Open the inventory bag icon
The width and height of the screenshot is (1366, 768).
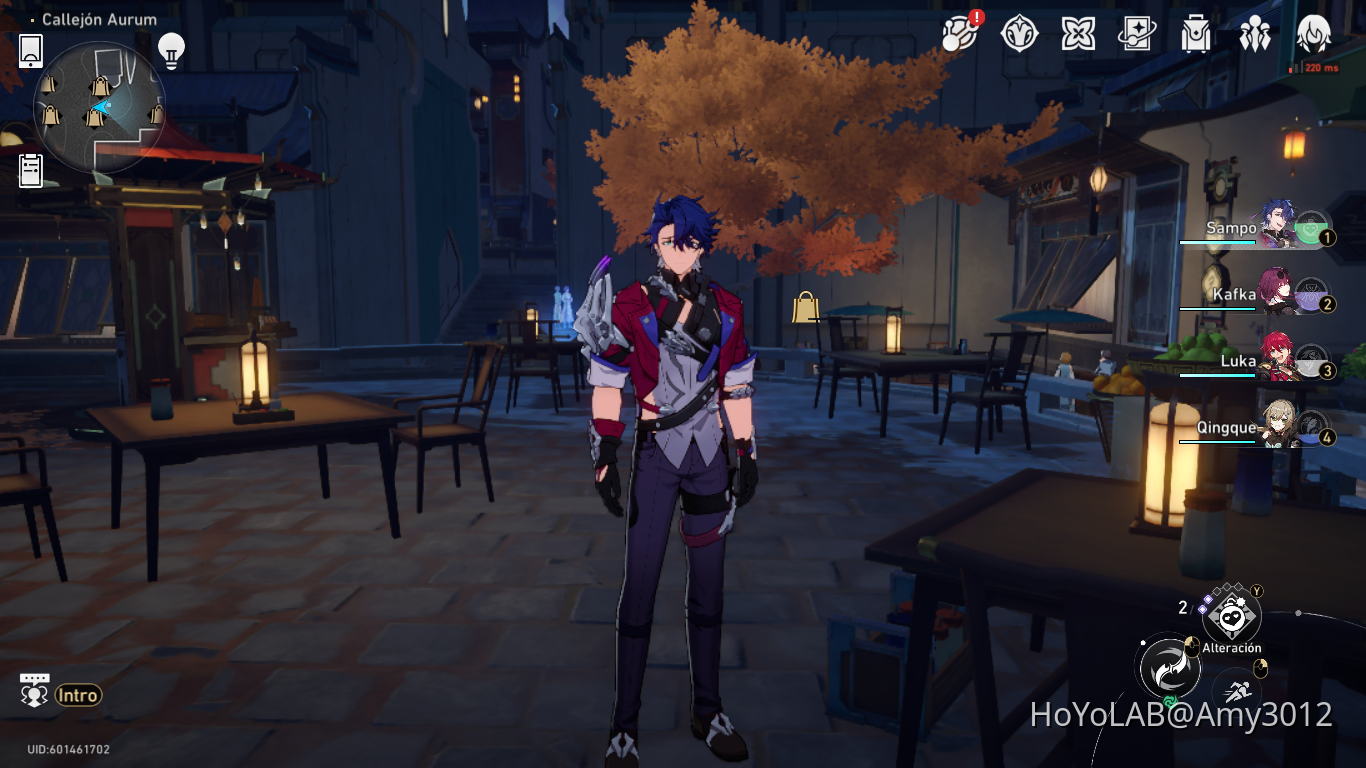pyautogui.click(x=1196, y=33)
